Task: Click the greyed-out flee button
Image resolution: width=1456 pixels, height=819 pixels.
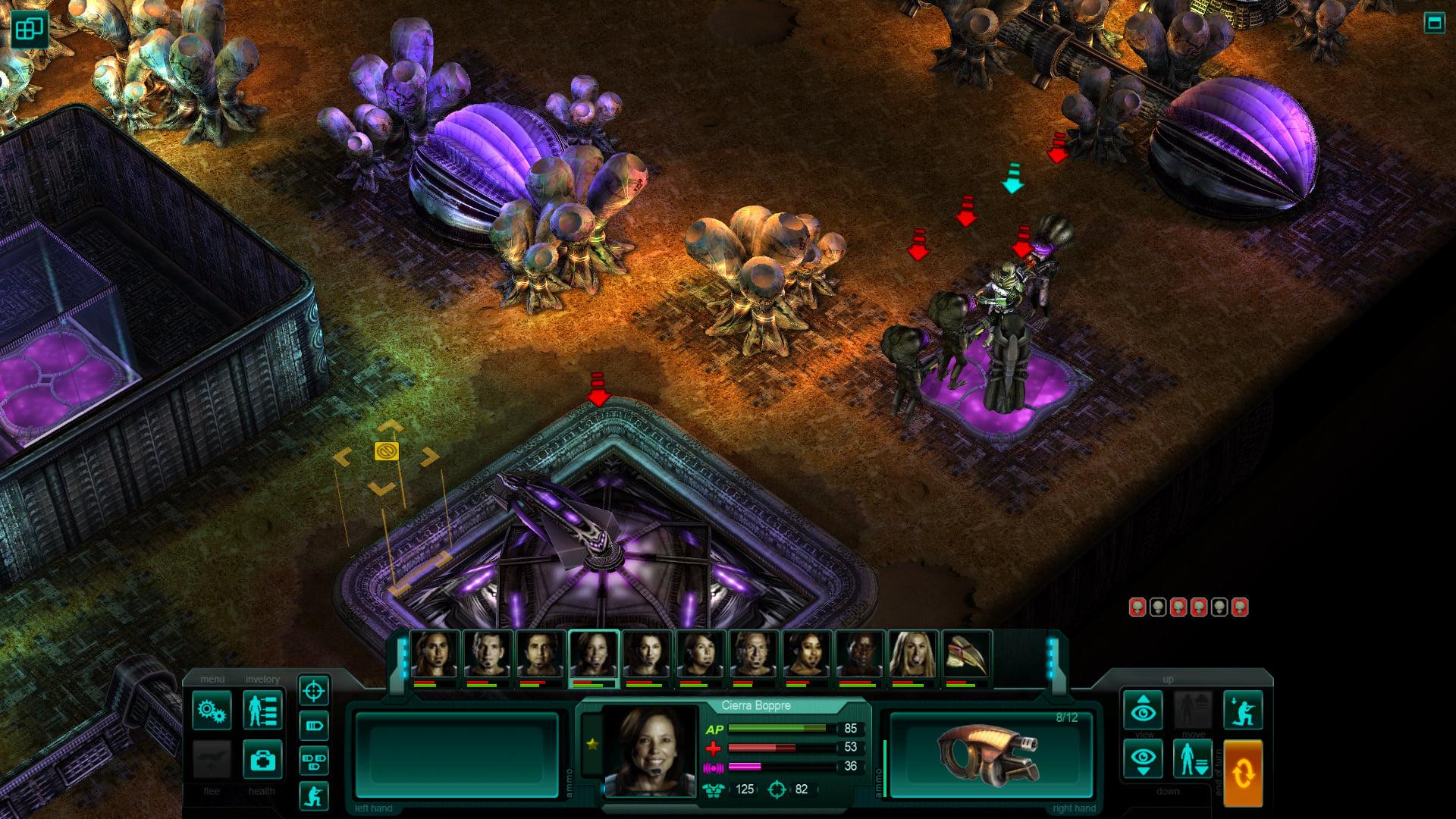Action: (x=210, y=761)
